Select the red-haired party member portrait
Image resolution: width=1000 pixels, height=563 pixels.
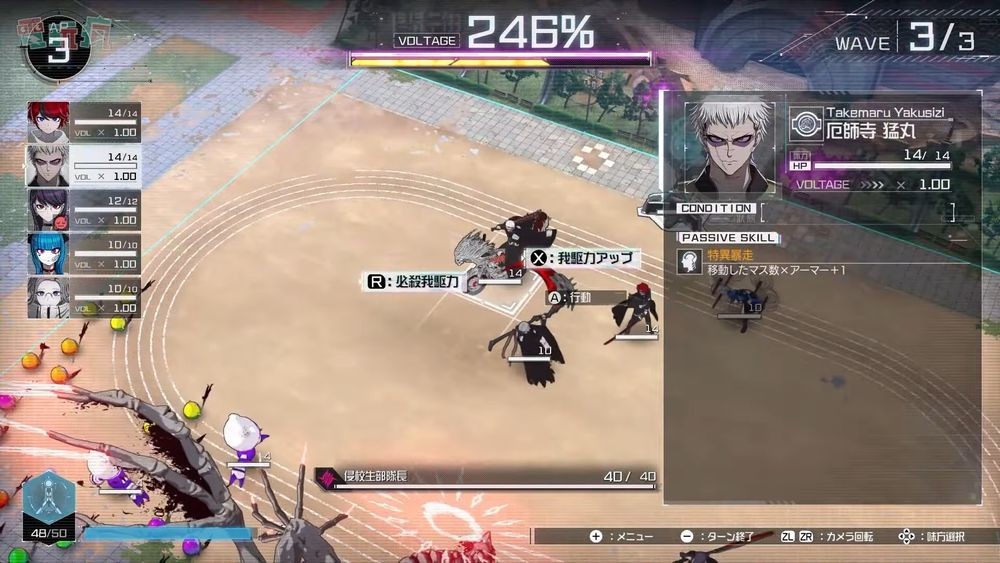point(48,120)
